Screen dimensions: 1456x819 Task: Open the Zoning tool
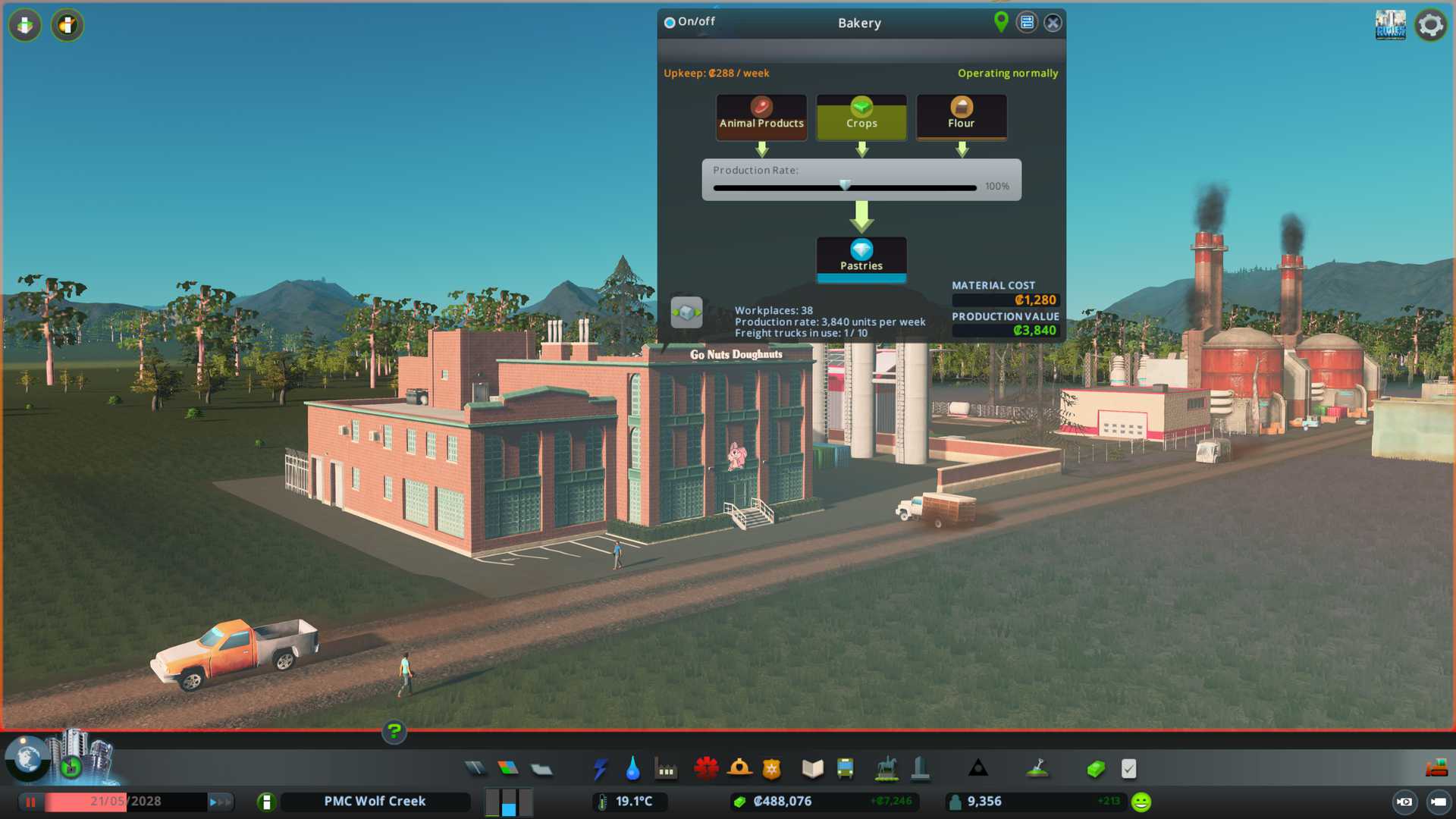pyautogui.click(x=508, y=769)
